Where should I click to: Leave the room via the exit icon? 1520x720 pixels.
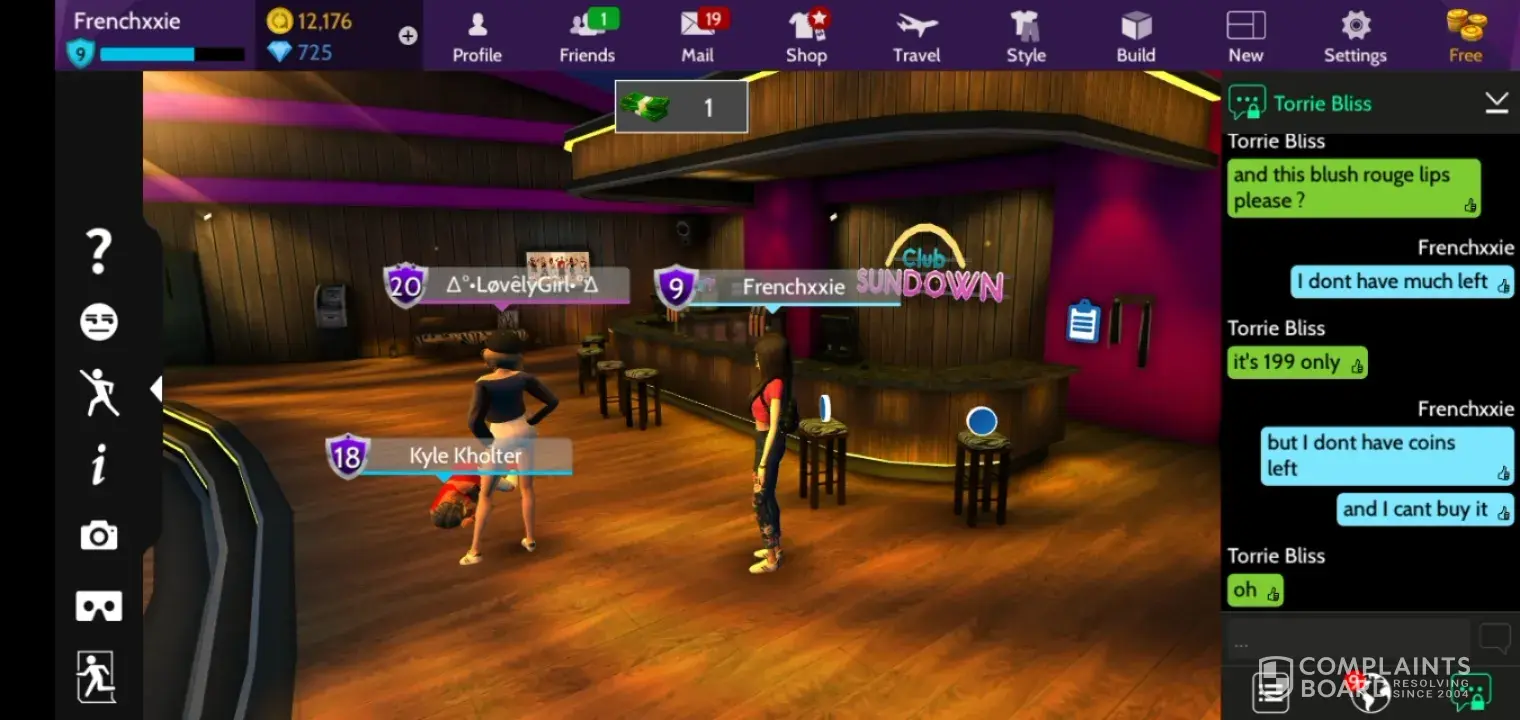[x=97, y=677]
